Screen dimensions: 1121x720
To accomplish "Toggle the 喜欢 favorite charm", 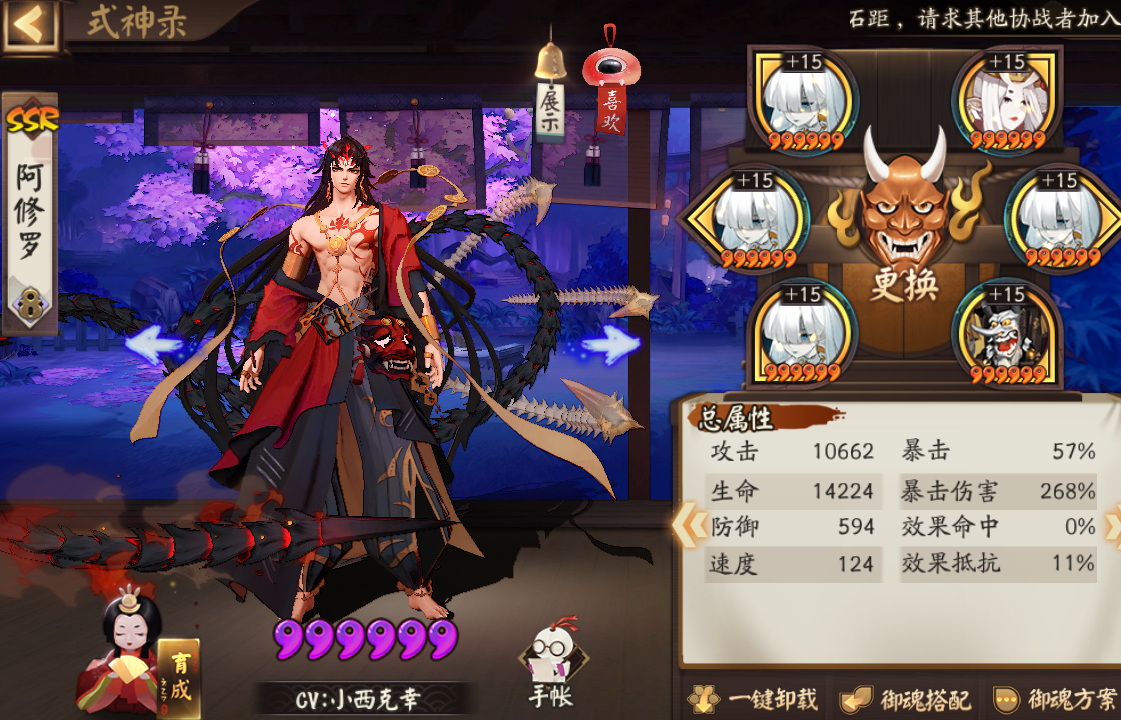I will click(x=610, y=95).
